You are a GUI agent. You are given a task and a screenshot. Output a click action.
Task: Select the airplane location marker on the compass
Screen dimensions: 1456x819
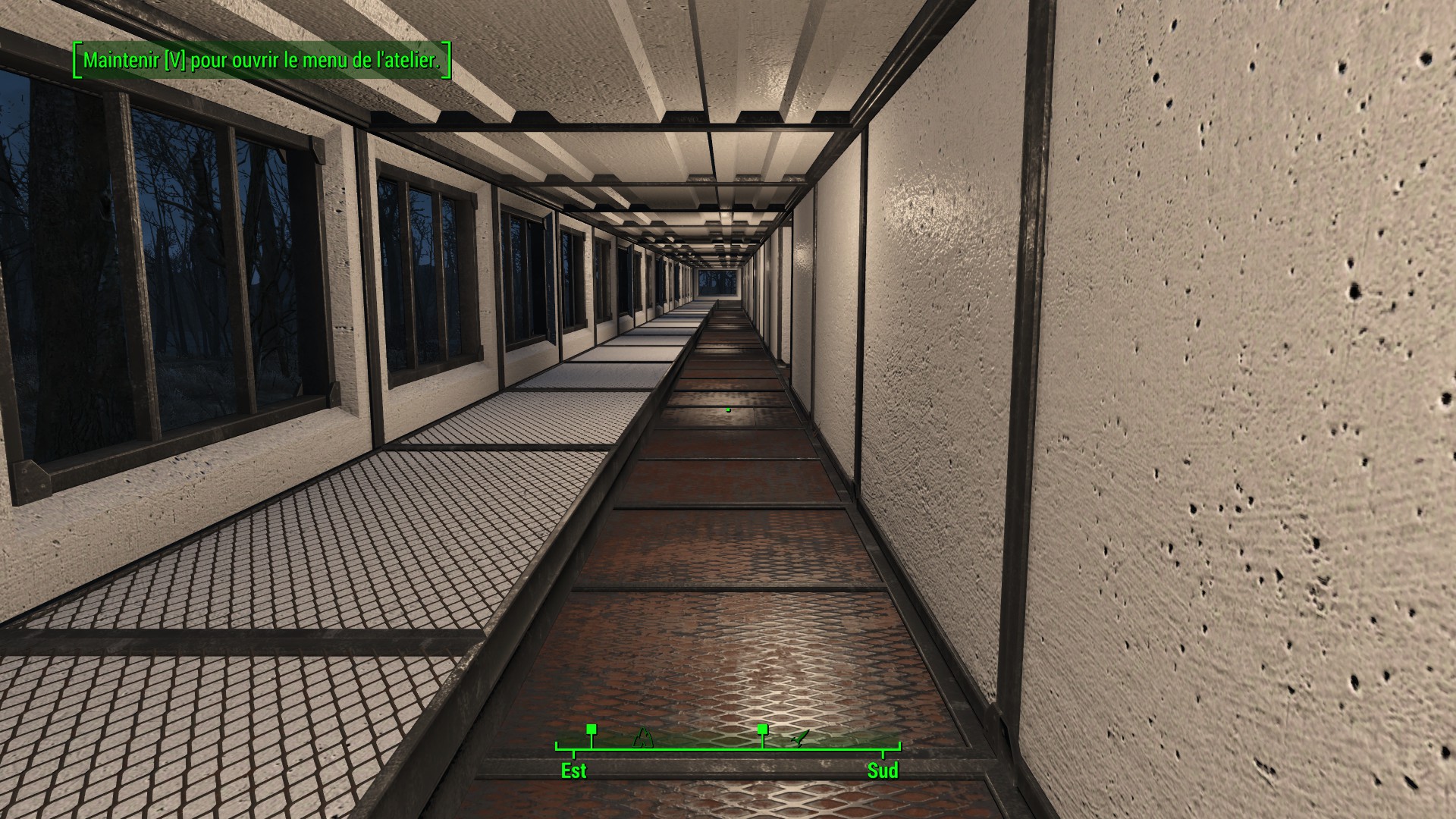pos(800,738)
